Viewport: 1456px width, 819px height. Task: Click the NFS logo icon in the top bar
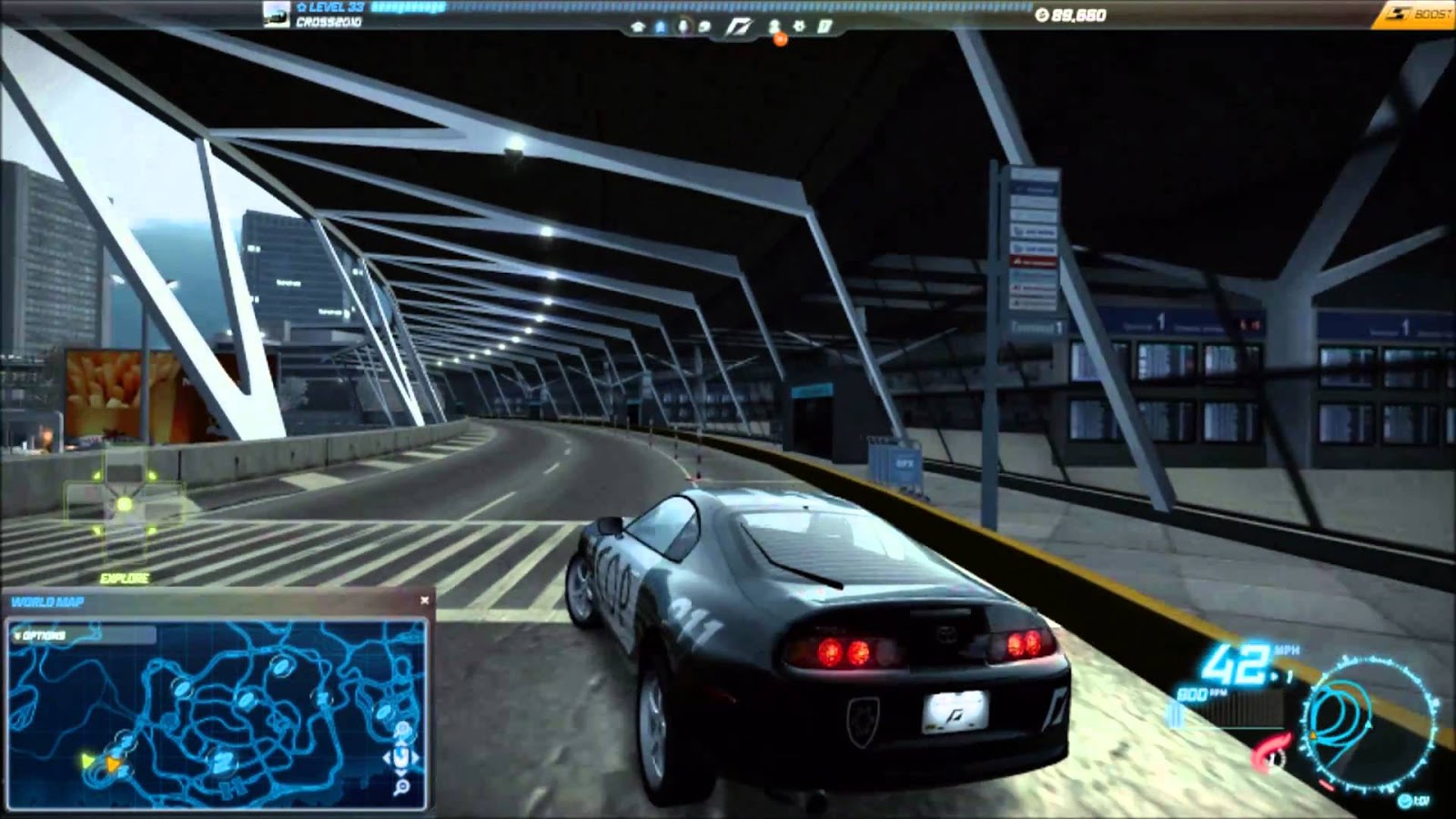click(x=741, y=25)
